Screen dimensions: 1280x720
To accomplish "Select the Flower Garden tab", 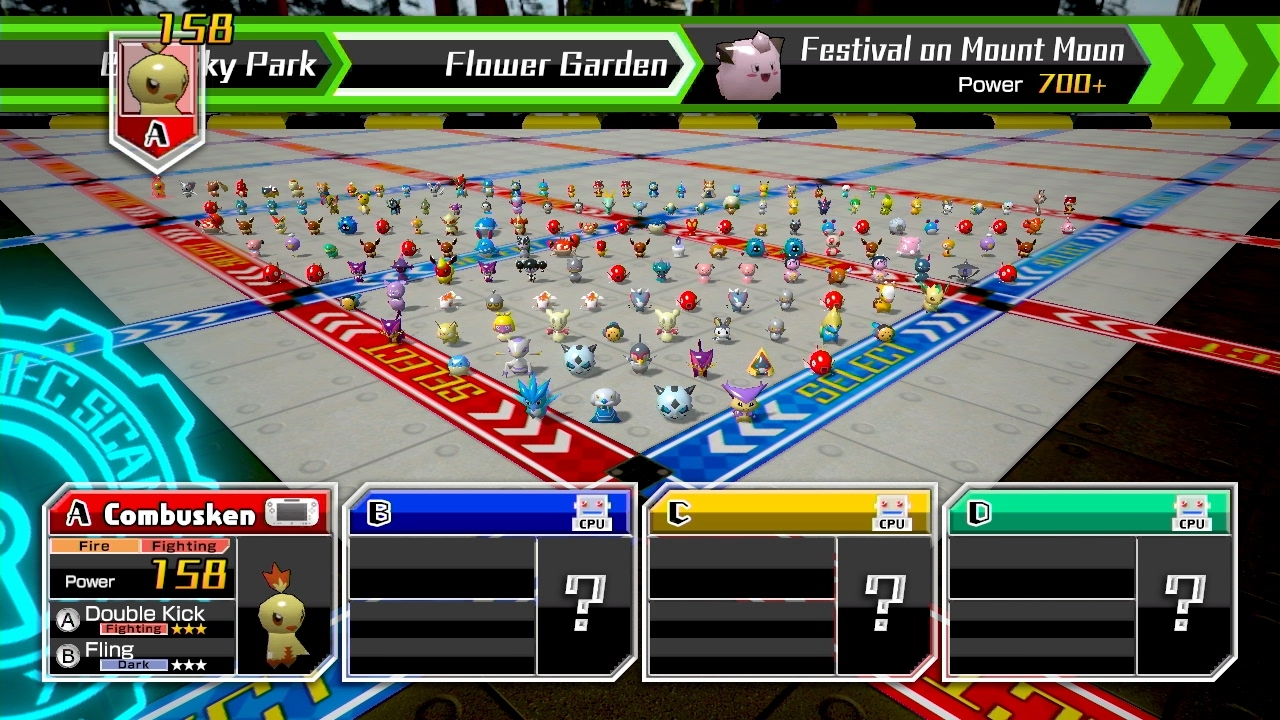I will 555,63.
